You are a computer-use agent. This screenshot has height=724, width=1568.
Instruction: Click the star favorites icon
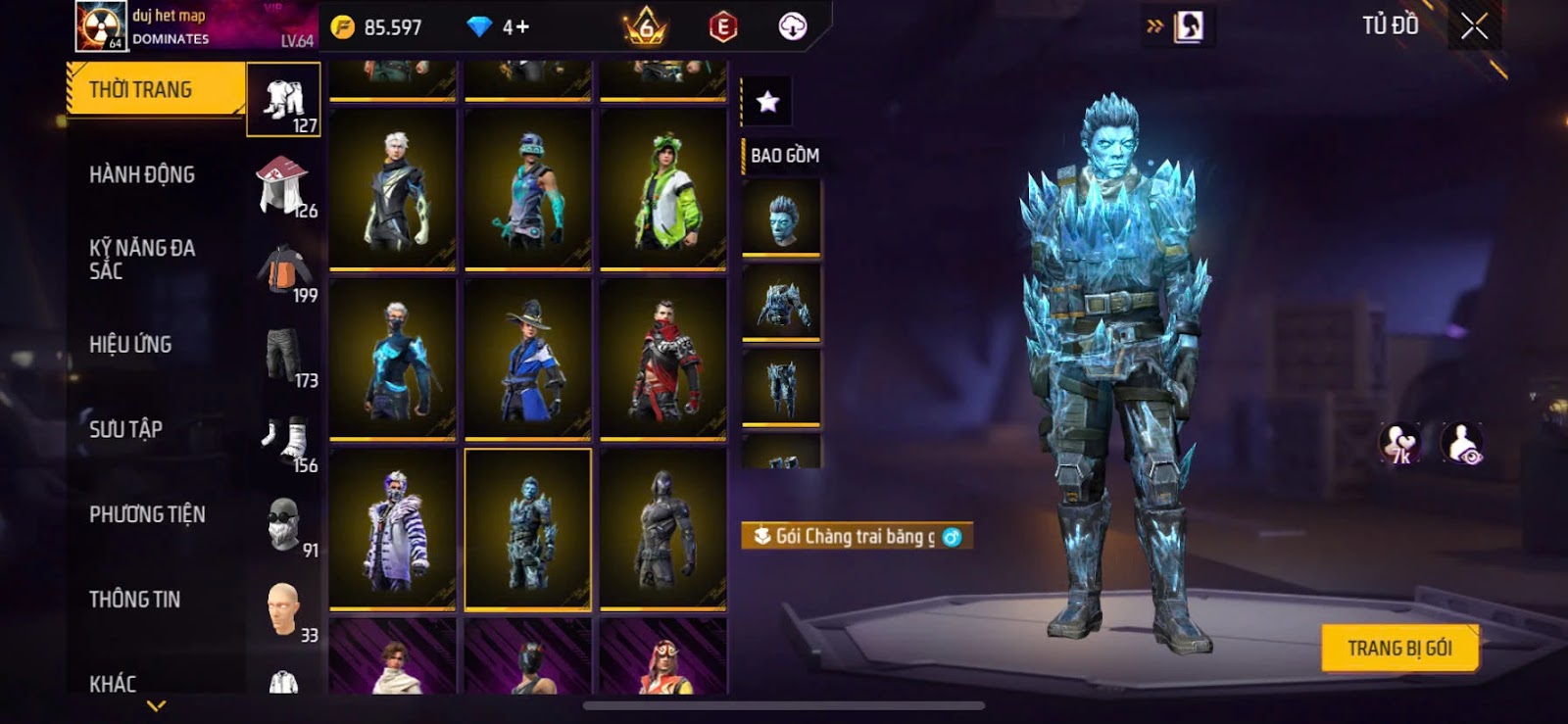click(767, 101)
